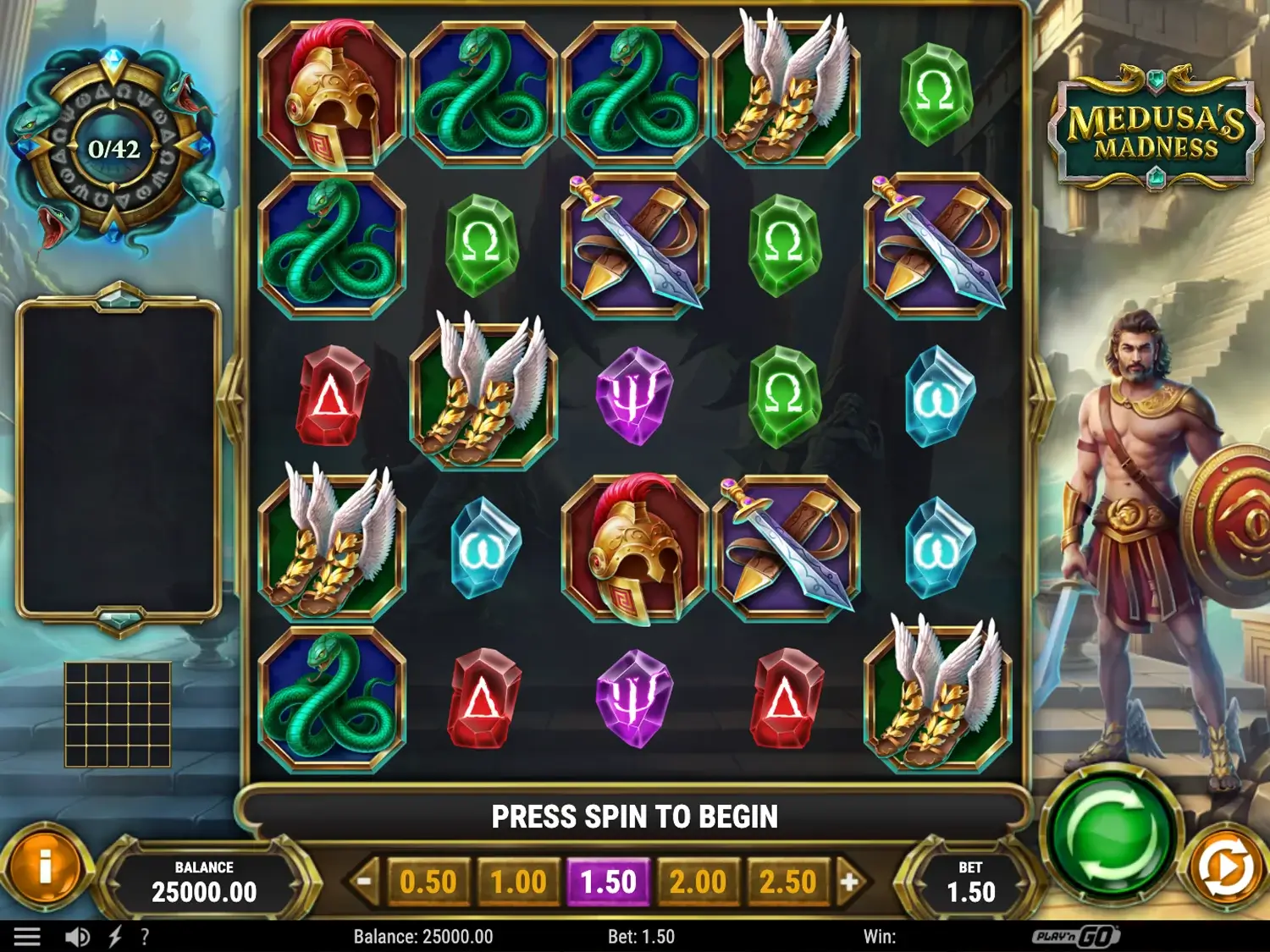This screenshot has width=1270, height=952.
Task: Open the hamburger menu
Action: [x=27, y=937]
